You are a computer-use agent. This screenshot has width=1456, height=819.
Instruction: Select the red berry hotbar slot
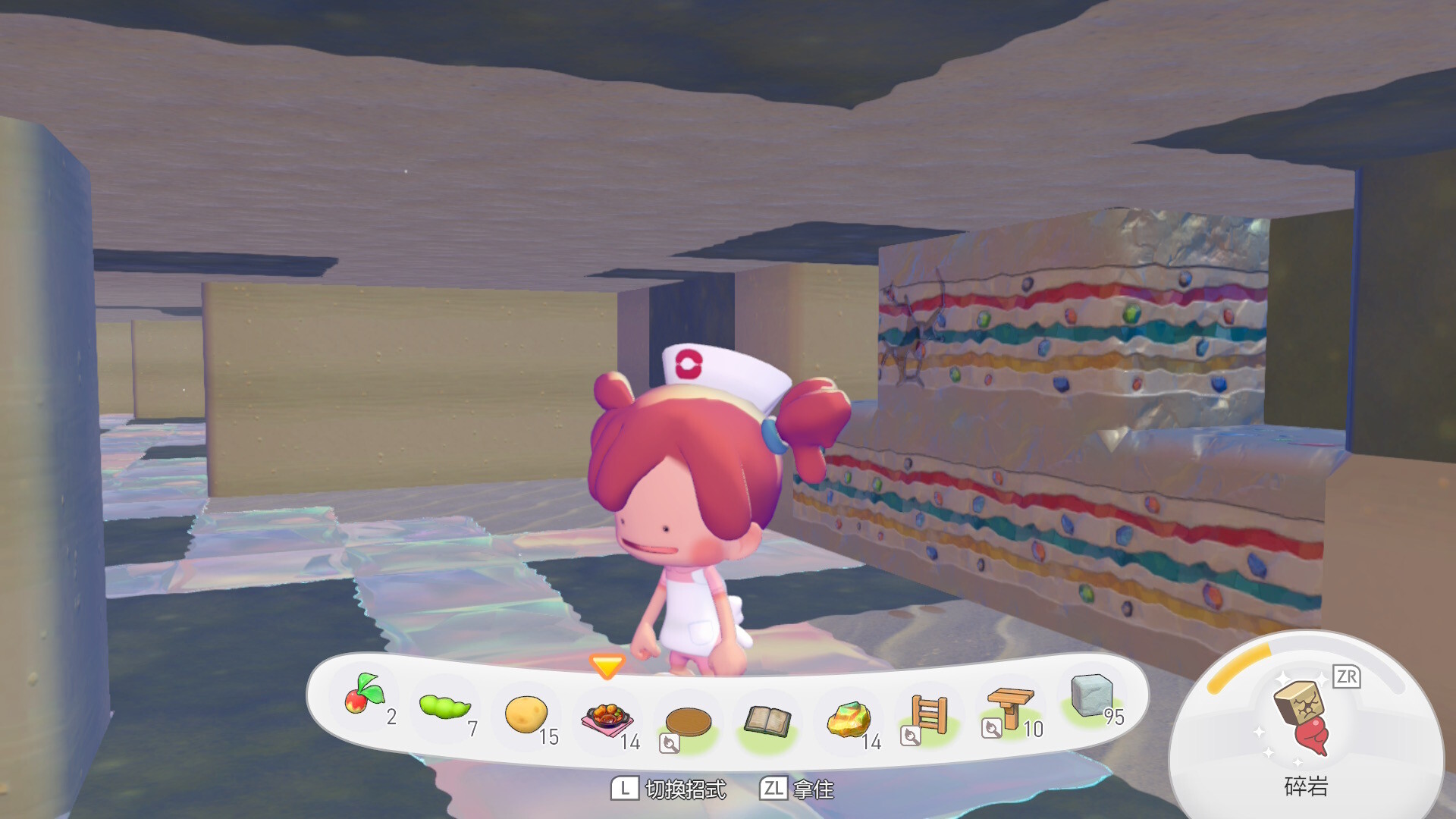coord(365,695)
